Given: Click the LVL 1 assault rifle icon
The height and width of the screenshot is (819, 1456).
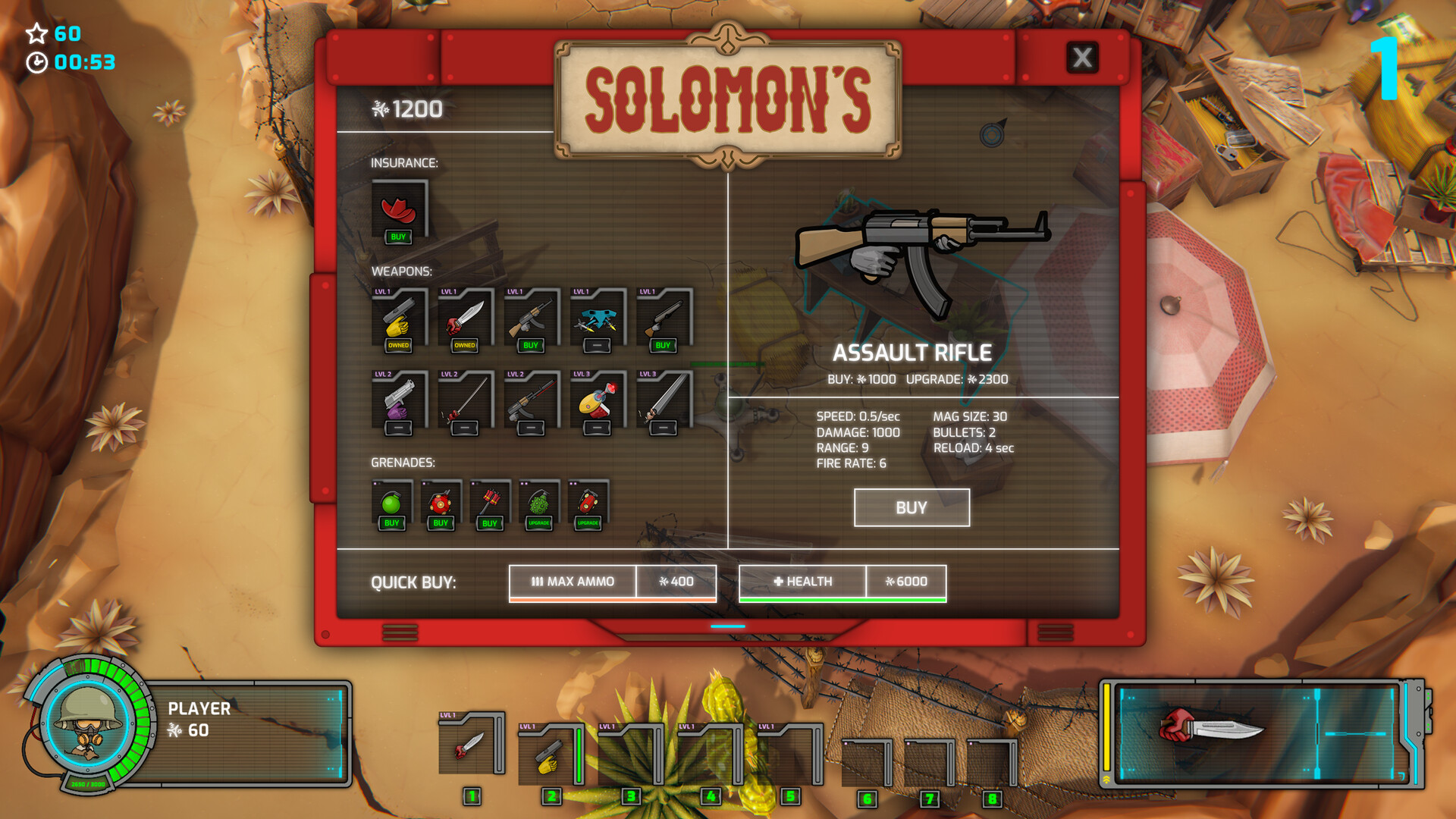Looking at the screenshot, I should pyautogui.click(x=529, y=318).
